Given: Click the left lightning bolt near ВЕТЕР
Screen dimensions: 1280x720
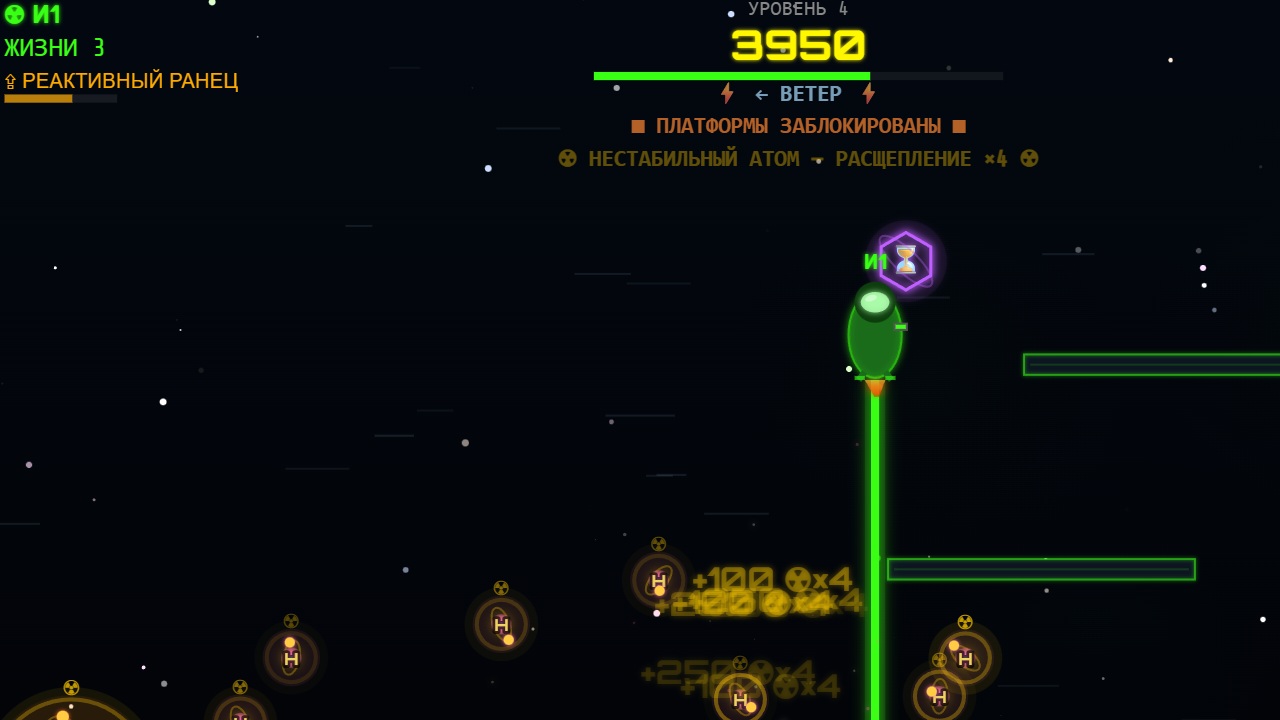Looking at the screenshot, I should pos(727,93).
